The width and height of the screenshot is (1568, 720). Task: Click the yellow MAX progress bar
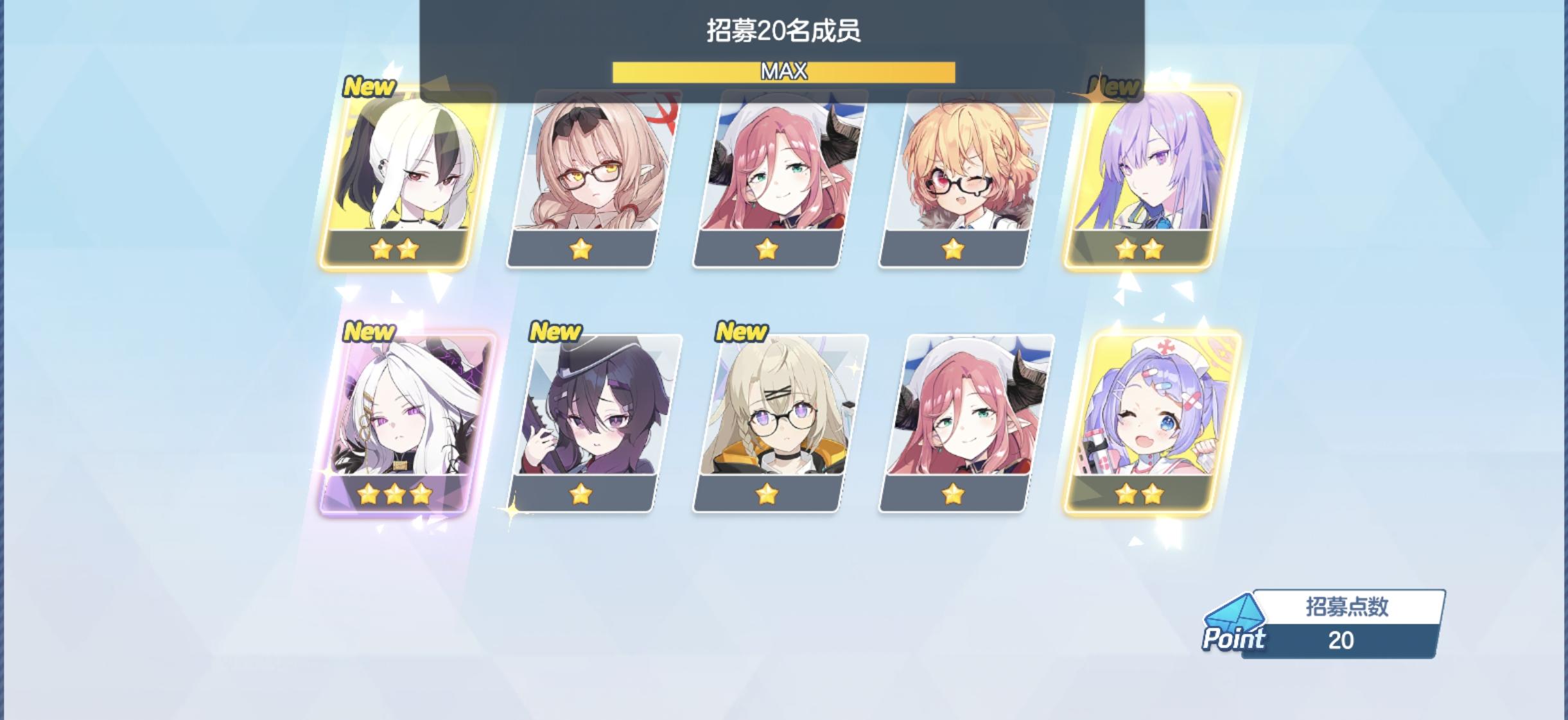click(x=784, y=72)
